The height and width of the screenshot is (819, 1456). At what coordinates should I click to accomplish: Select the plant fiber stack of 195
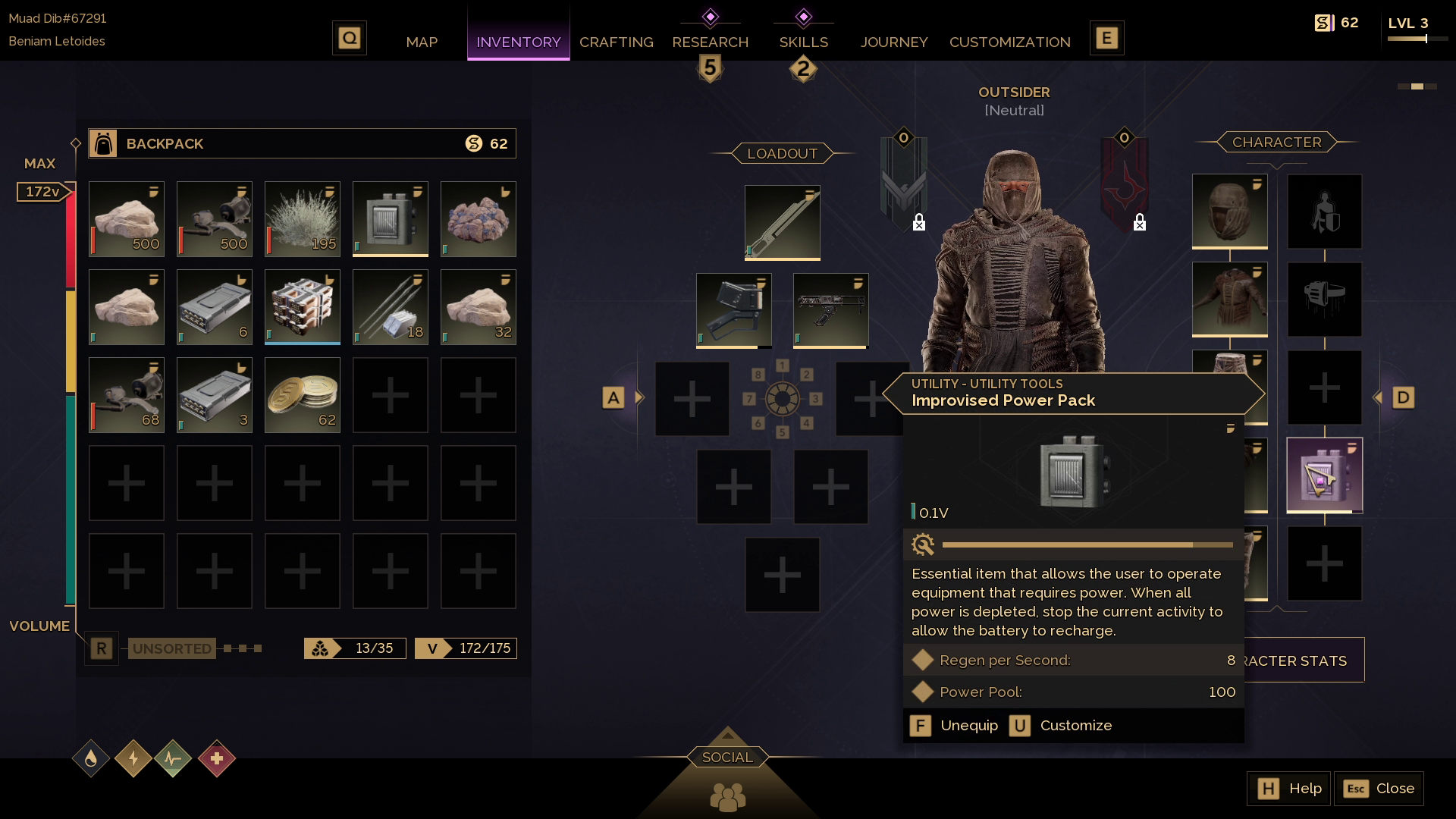(303, 219)
